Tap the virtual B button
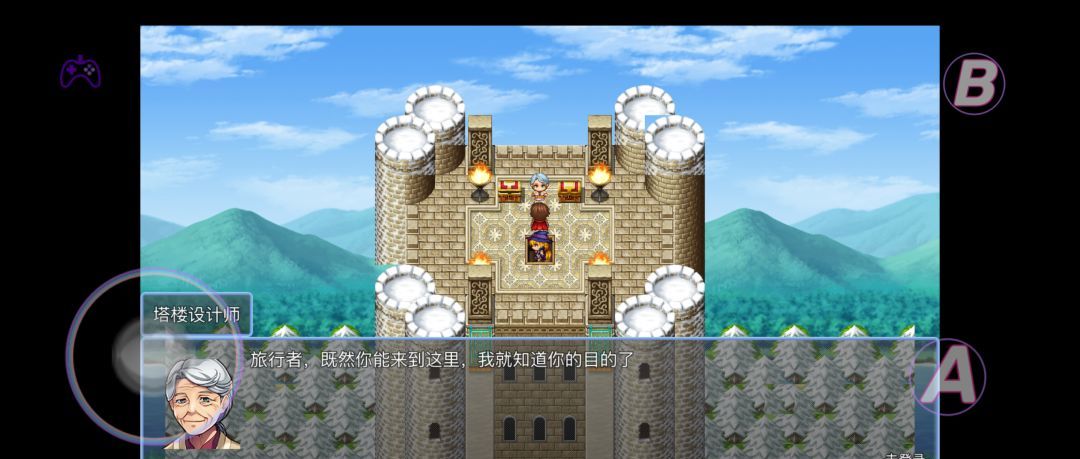1080x459 pixels. coord(973,84)
